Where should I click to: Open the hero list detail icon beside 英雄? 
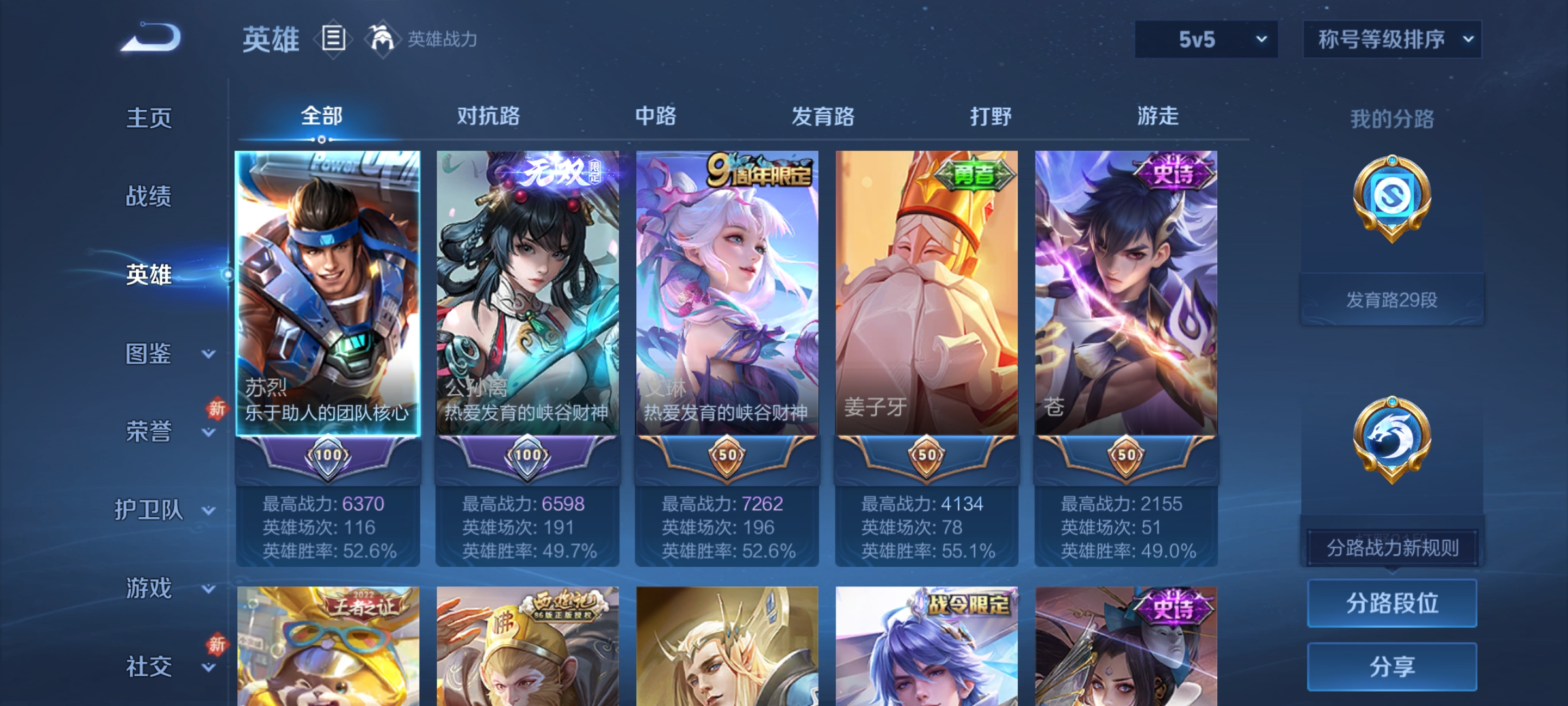(x=332, y=39)
